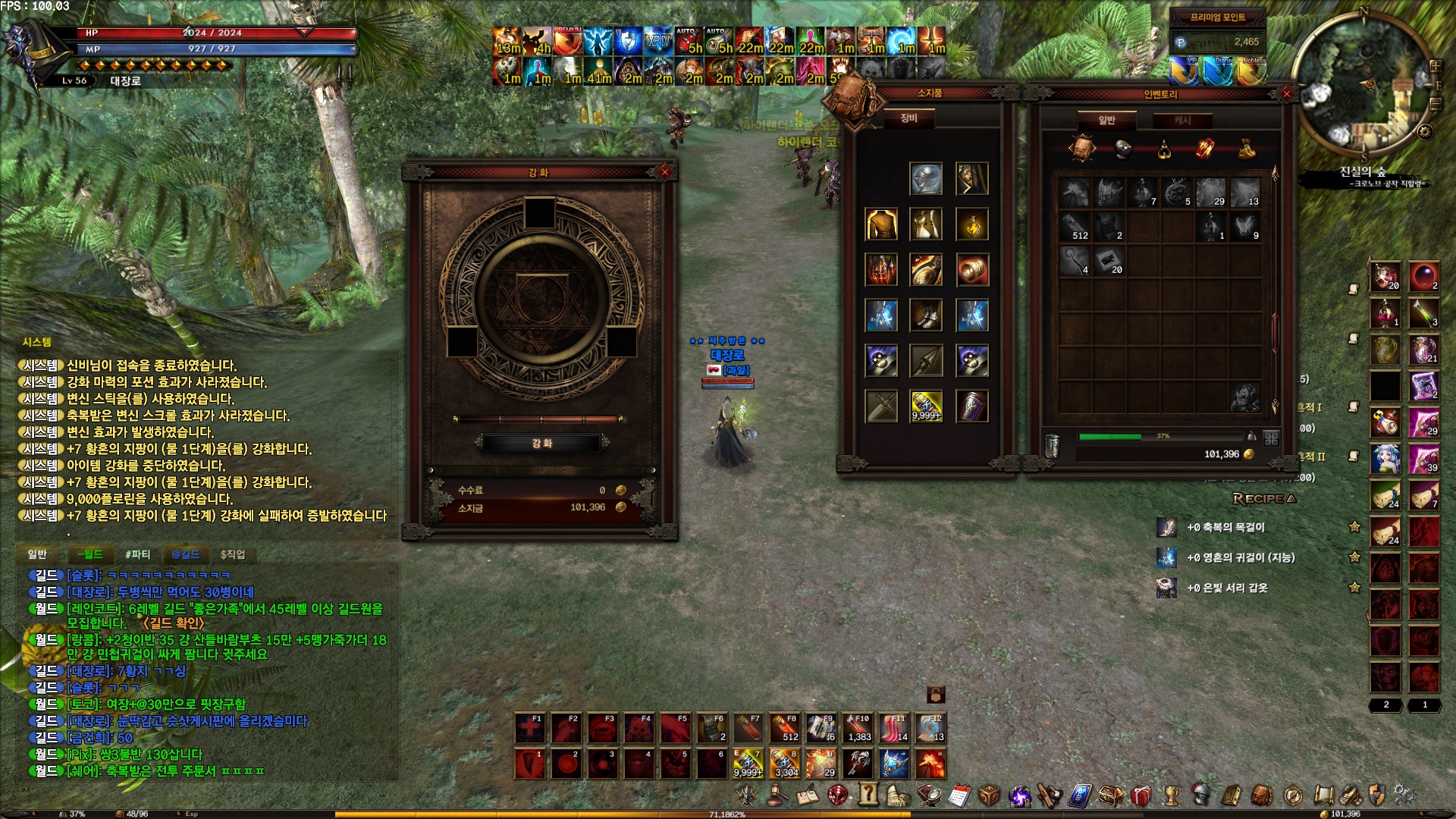1456x819 pixels.
Task: Select the equipped helmet slot
Action: pos(926,179)
